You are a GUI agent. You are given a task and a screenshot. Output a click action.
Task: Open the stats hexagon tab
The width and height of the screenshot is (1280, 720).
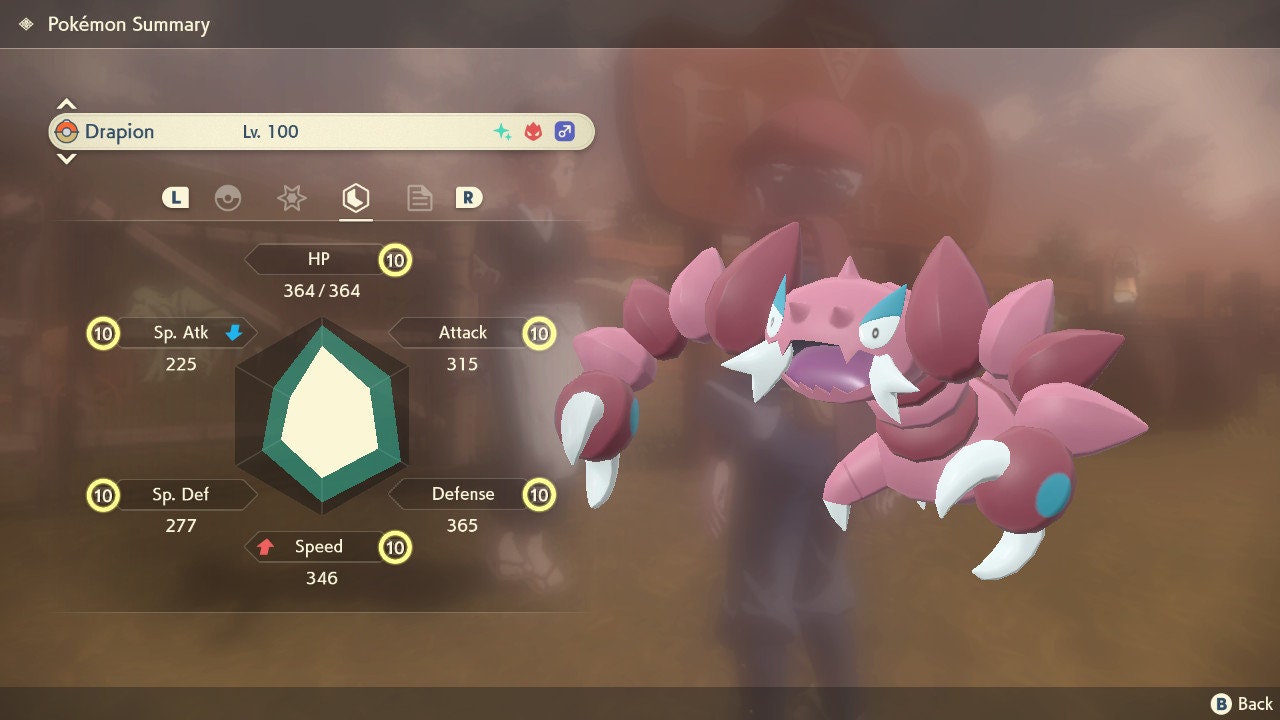[356, 198]
